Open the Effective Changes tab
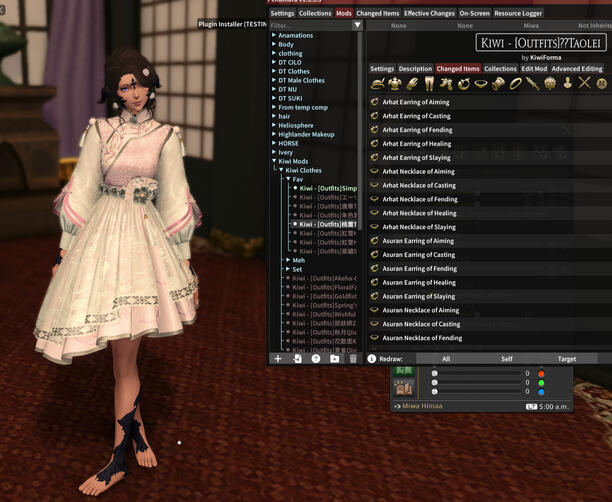This screenshot has width=612, height=502. click(428, 13)
